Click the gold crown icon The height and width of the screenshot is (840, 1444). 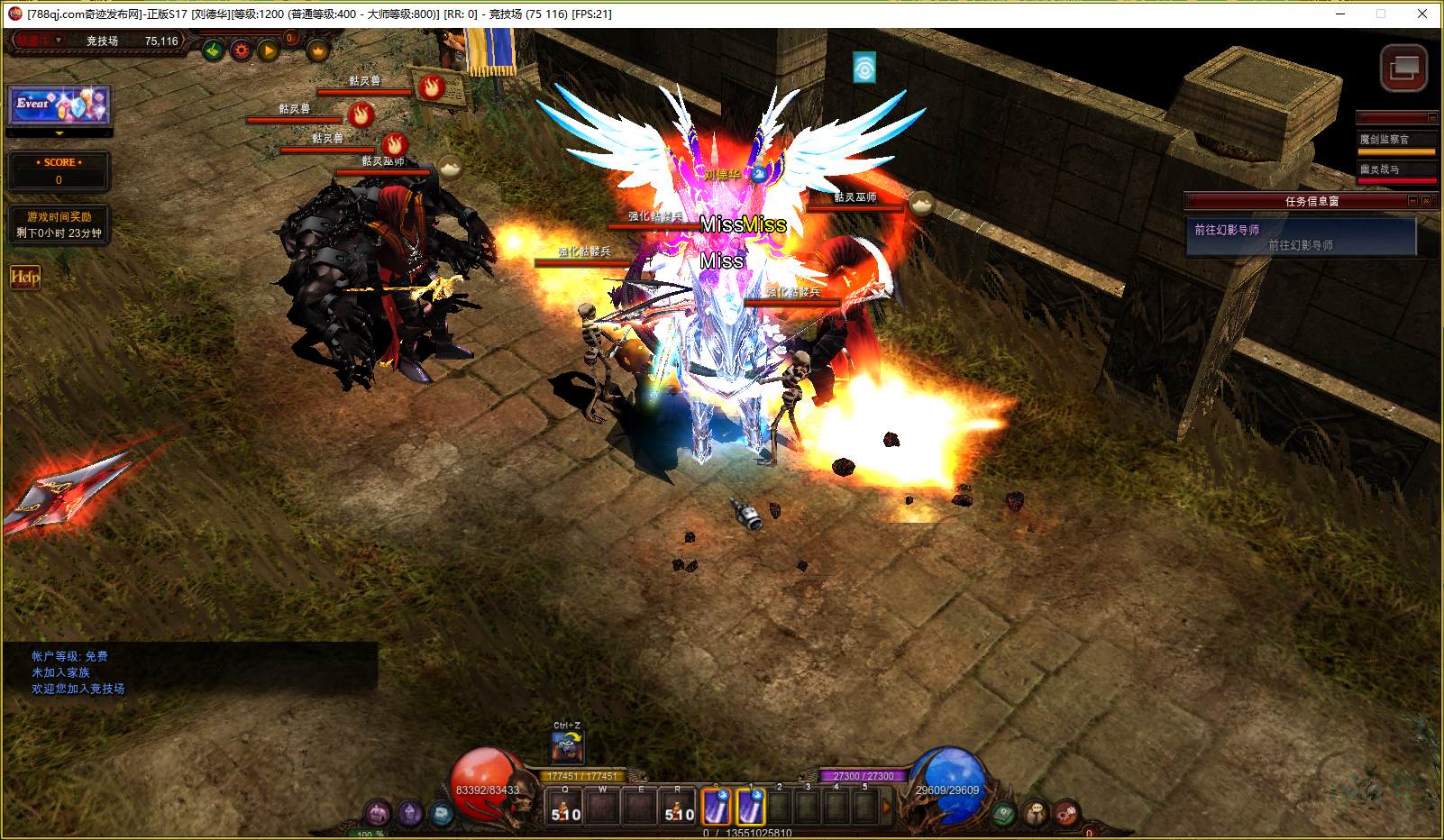pyautogui.click(x=317, y=51)
